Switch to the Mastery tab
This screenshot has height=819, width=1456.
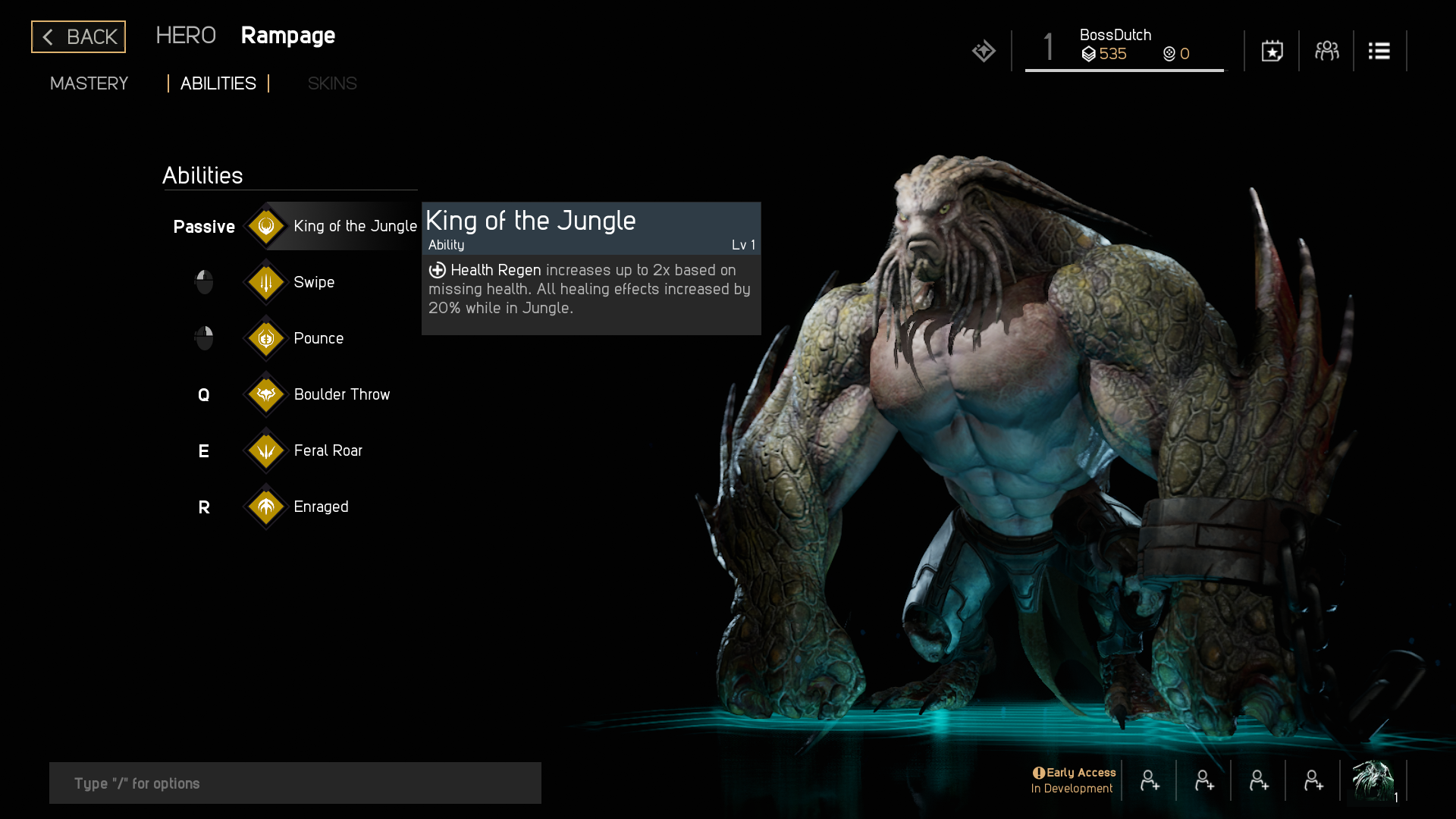click(89, 83)
